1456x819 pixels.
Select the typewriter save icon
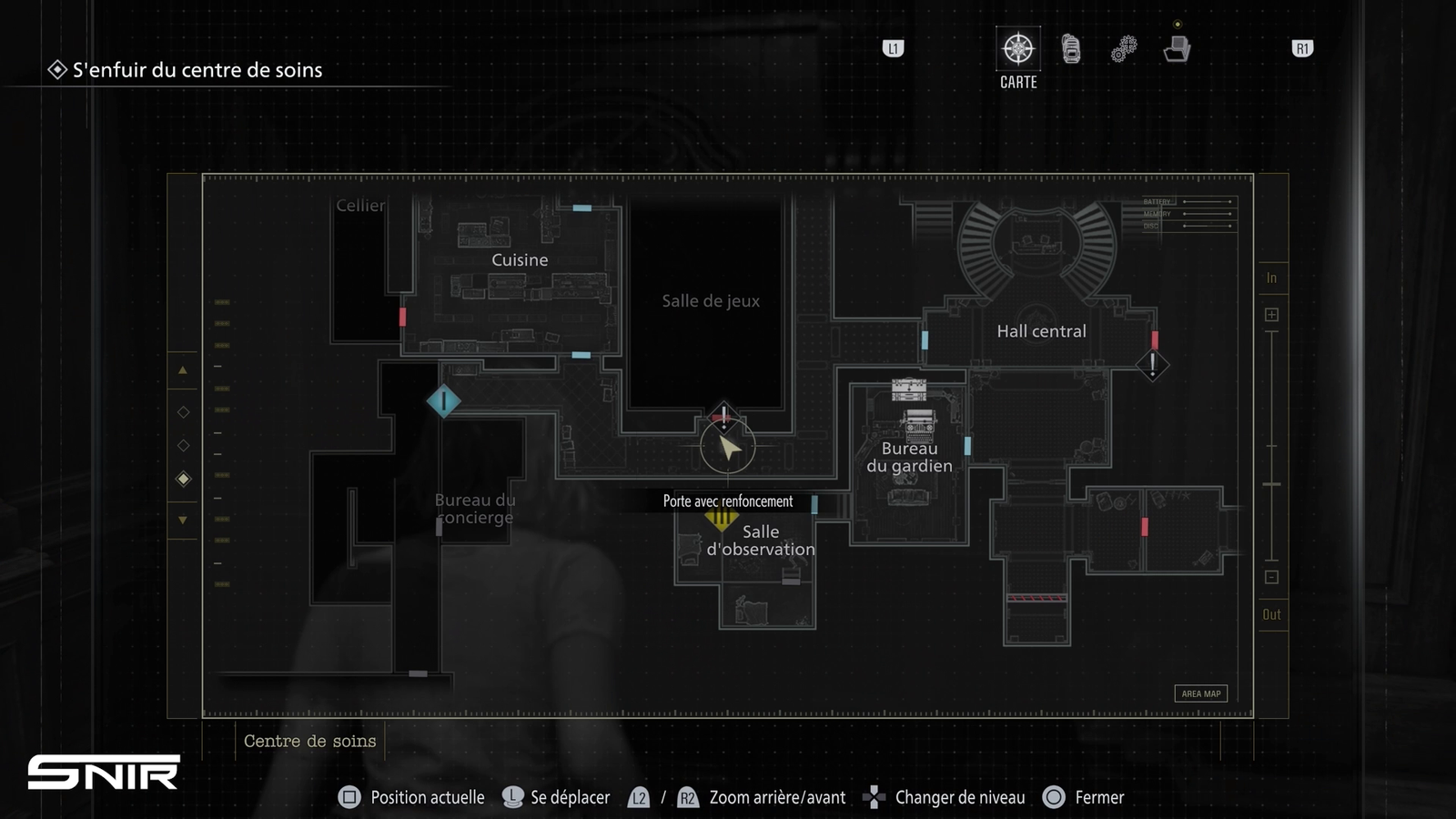pos(918,423)
